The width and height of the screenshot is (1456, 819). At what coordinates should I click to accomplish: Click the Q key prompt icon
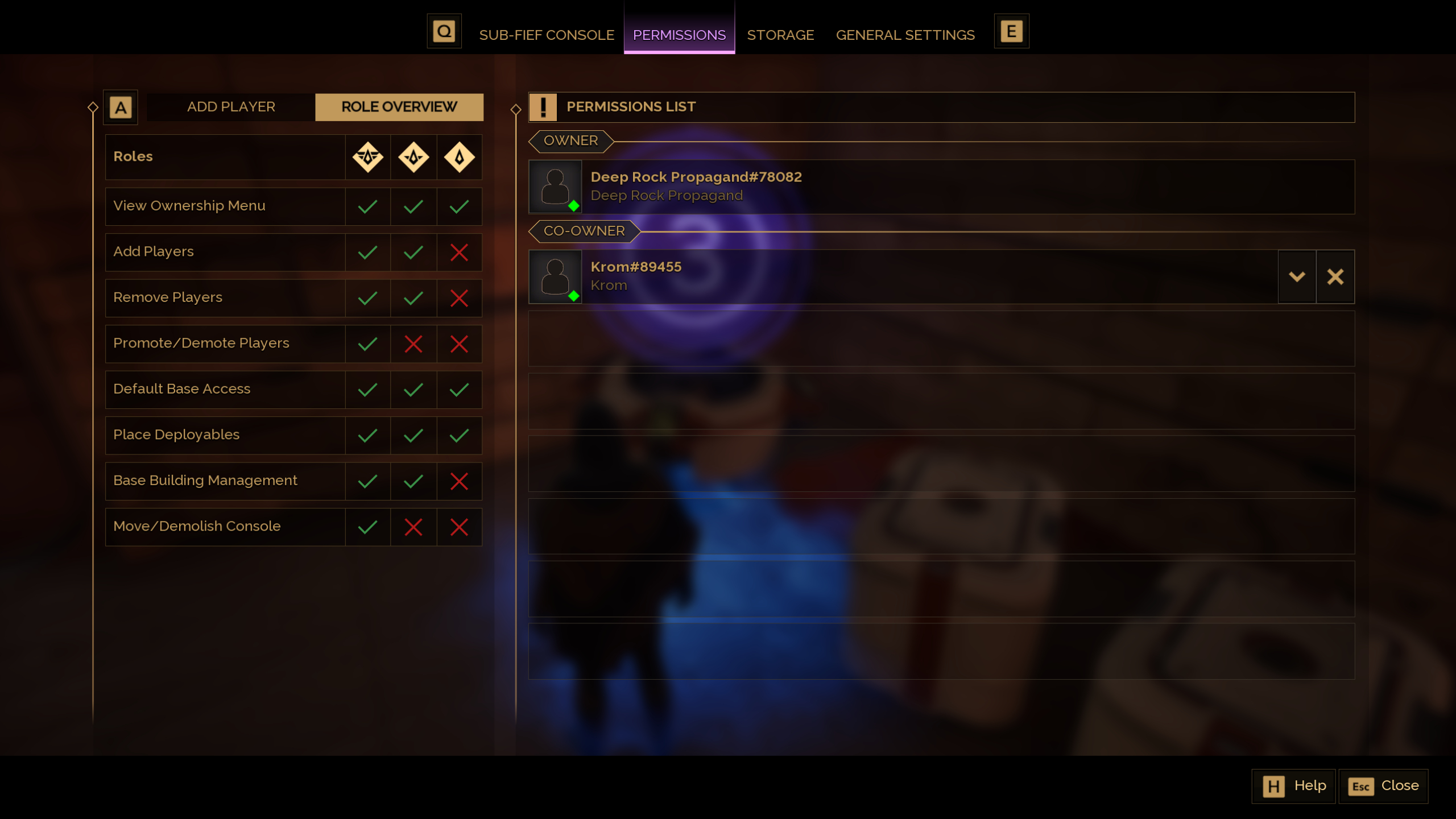coord(444,31)
